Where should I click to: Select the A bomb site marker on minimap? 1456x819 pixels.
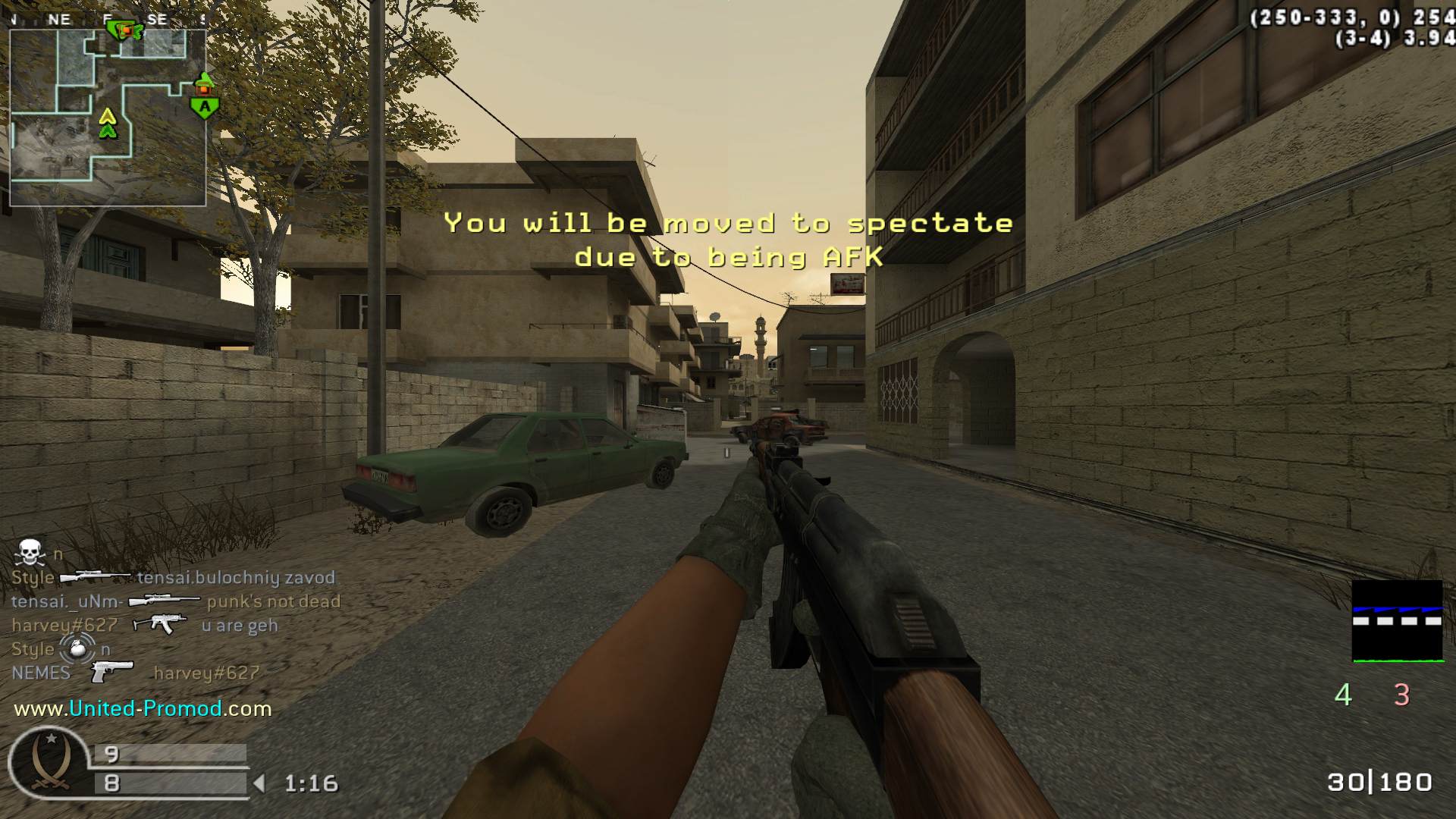click(204, 107)
